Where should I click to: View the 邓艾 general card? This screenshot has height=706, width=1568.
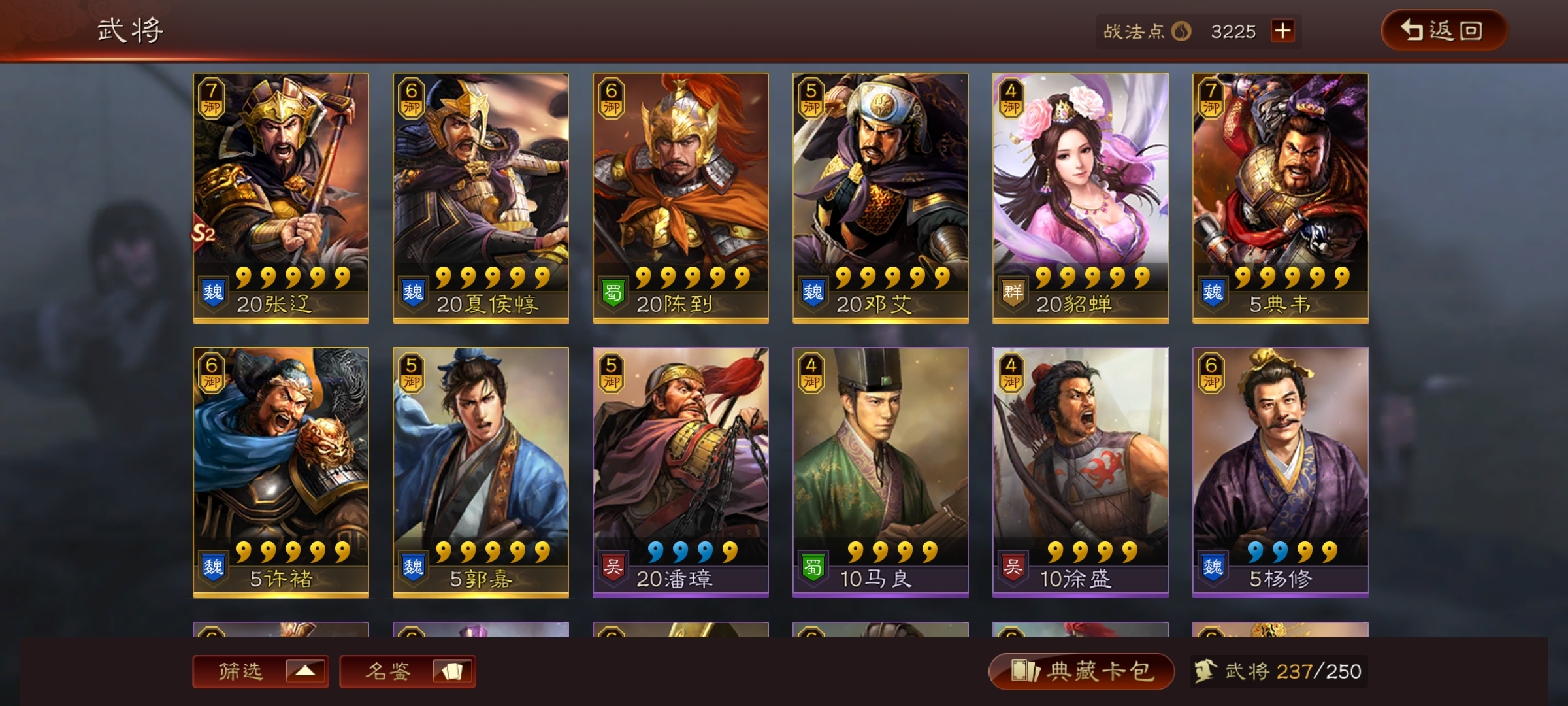click(881, 197)
